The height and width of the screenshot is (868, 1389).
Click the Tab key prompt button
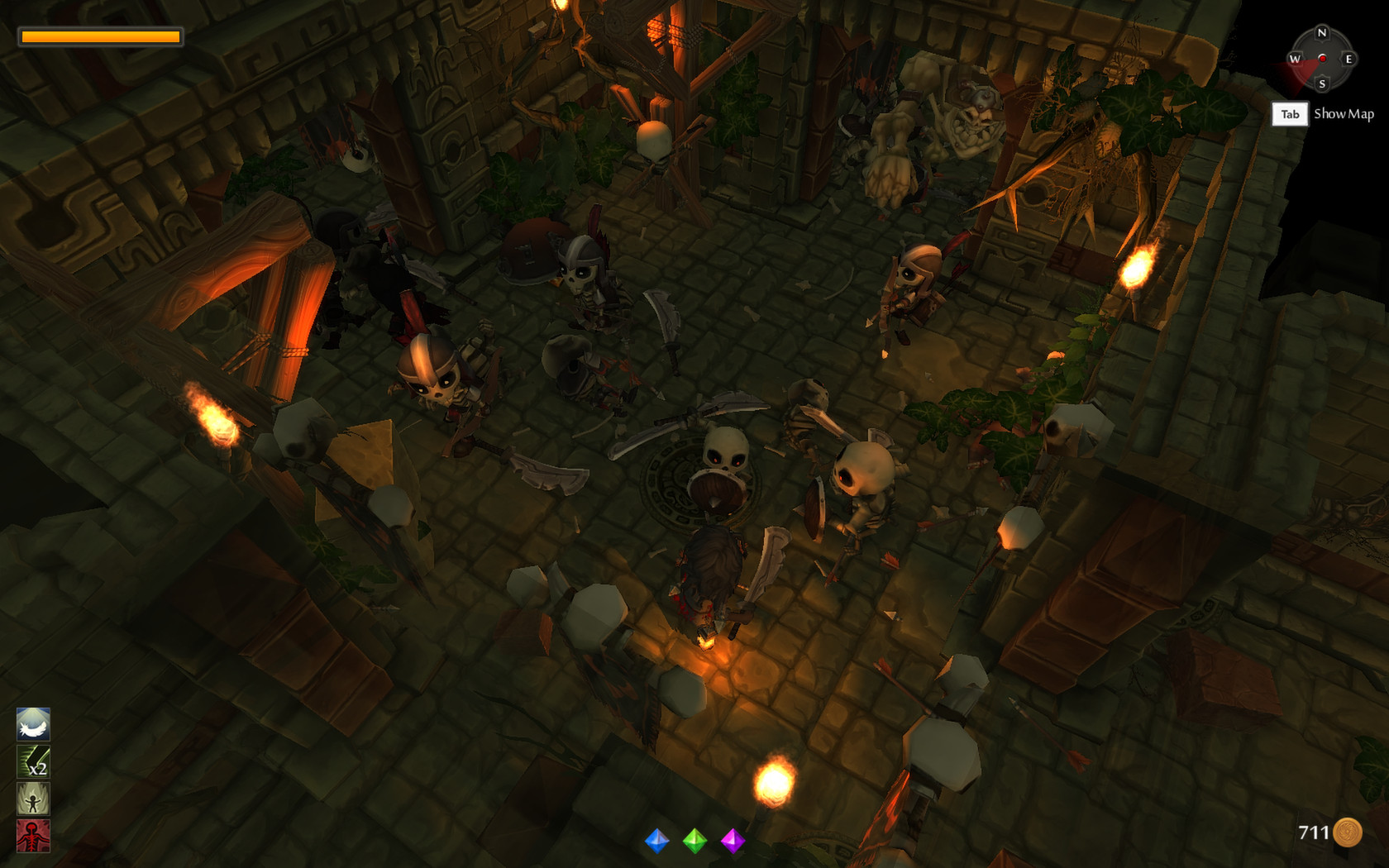(x=1290, y=115)
